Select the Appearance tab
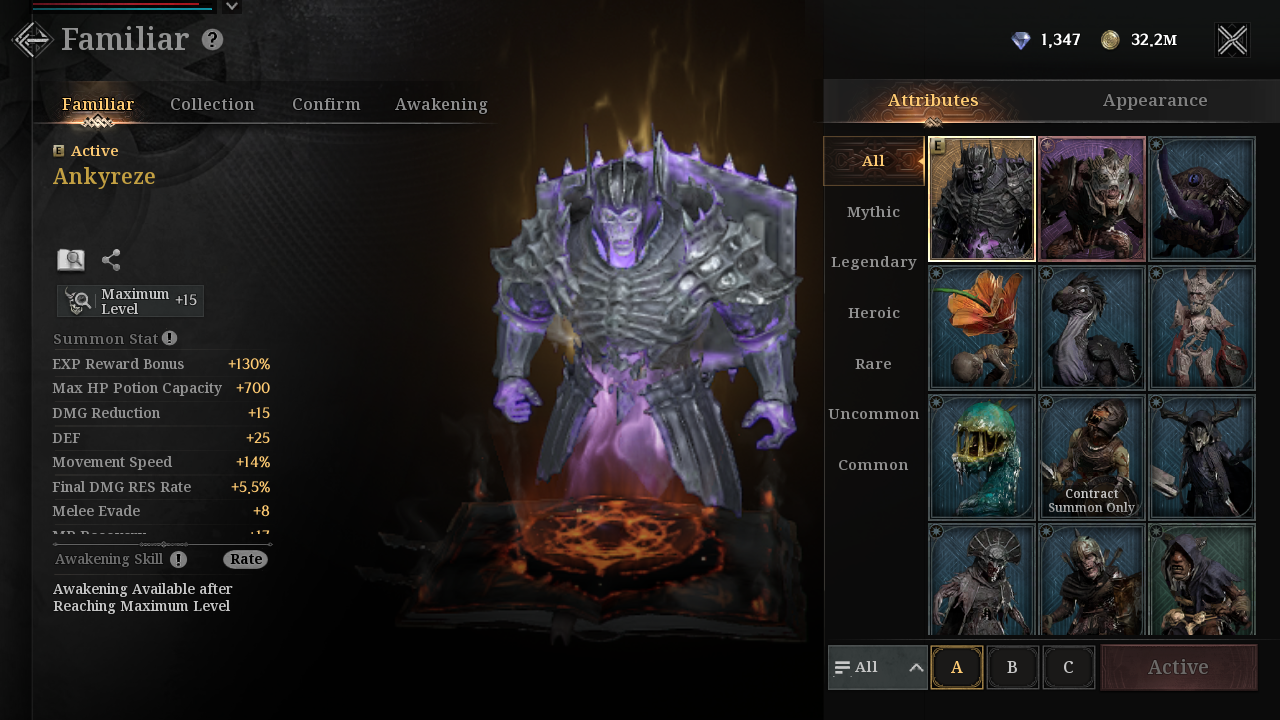Viewport: 1280px width, 720px height. (1155, 101)
